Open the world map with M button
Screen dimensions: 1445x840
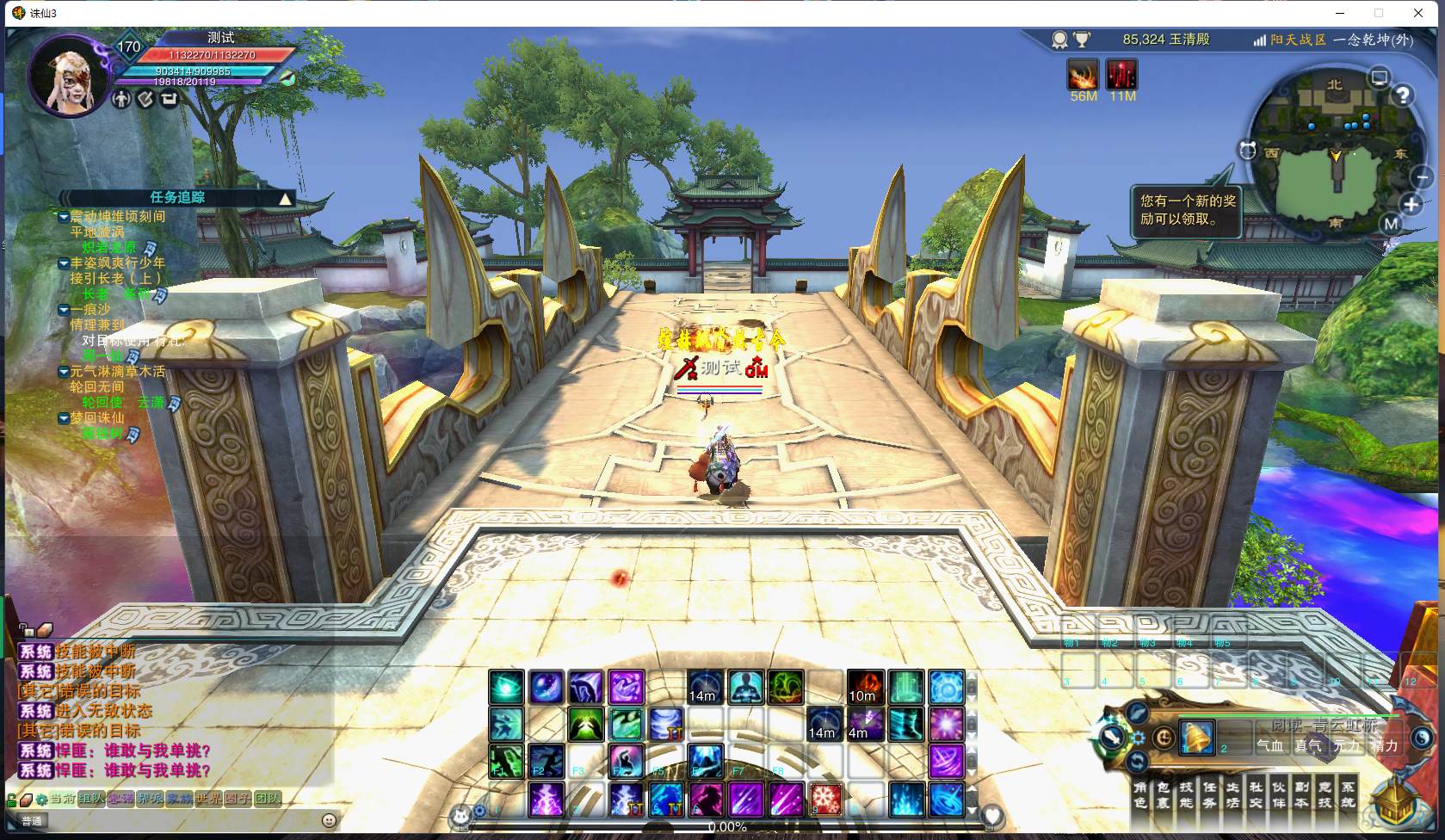(1392, 224)
